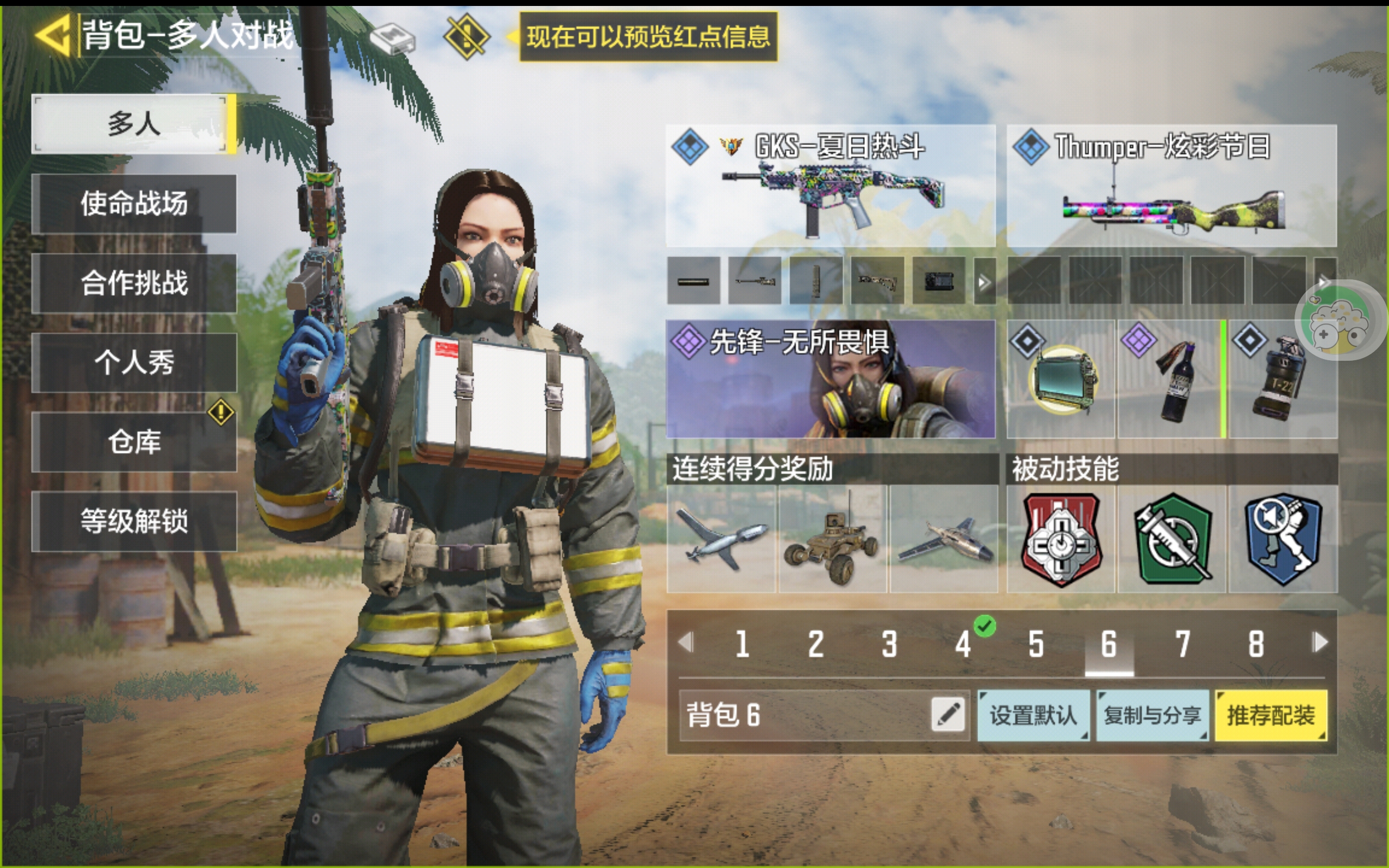The height and width of the screenshot is (868, 1389).
Task: Go back using the yellow arrow
Action: pyautogui.click(x=53, y=36)
